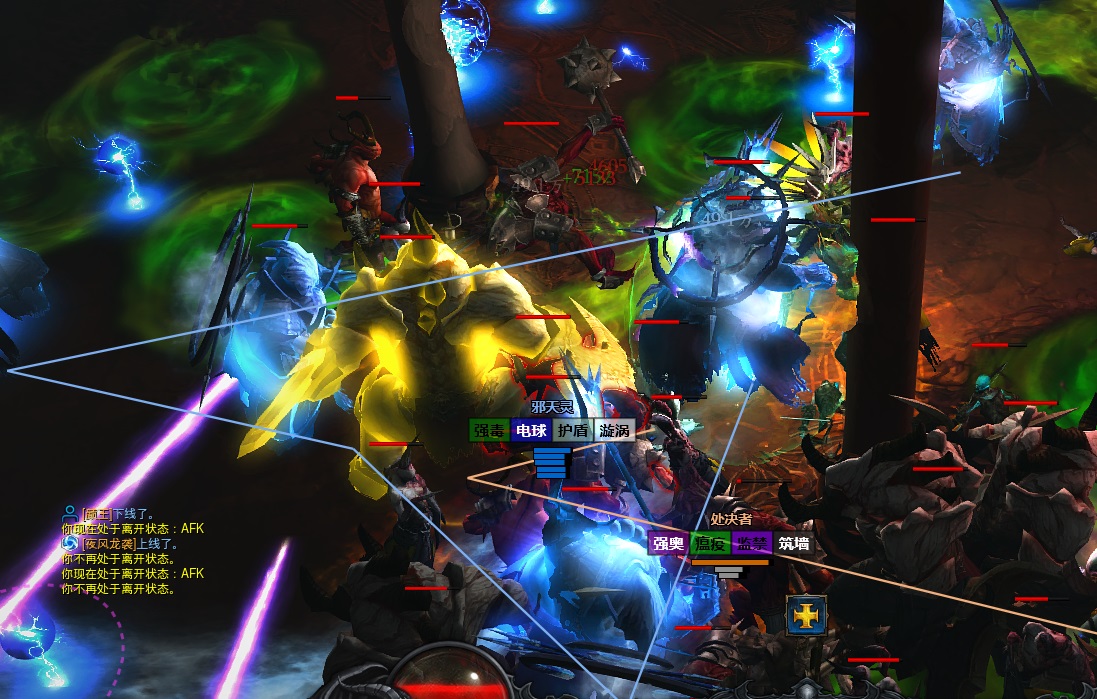Select player name 霸王 in chat log

[x=97, y=513]
